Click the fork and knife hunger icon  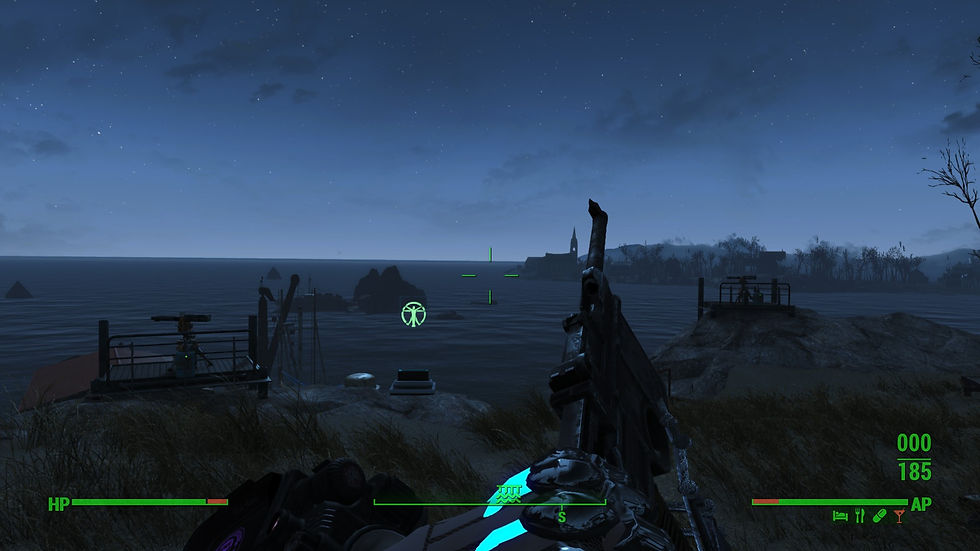(859, 516)
